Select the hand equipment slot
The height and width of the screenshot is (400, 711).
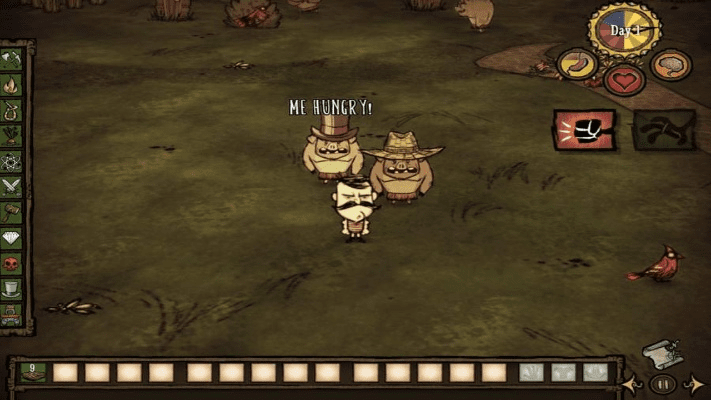coord(532,372)
